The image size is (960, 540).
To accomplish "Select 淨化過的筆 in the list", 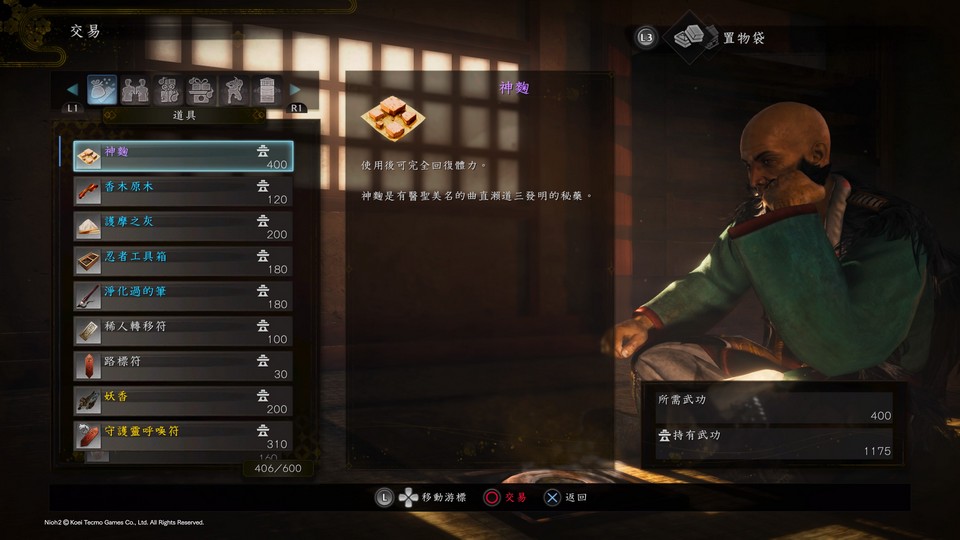I will (x=182, y=297).
